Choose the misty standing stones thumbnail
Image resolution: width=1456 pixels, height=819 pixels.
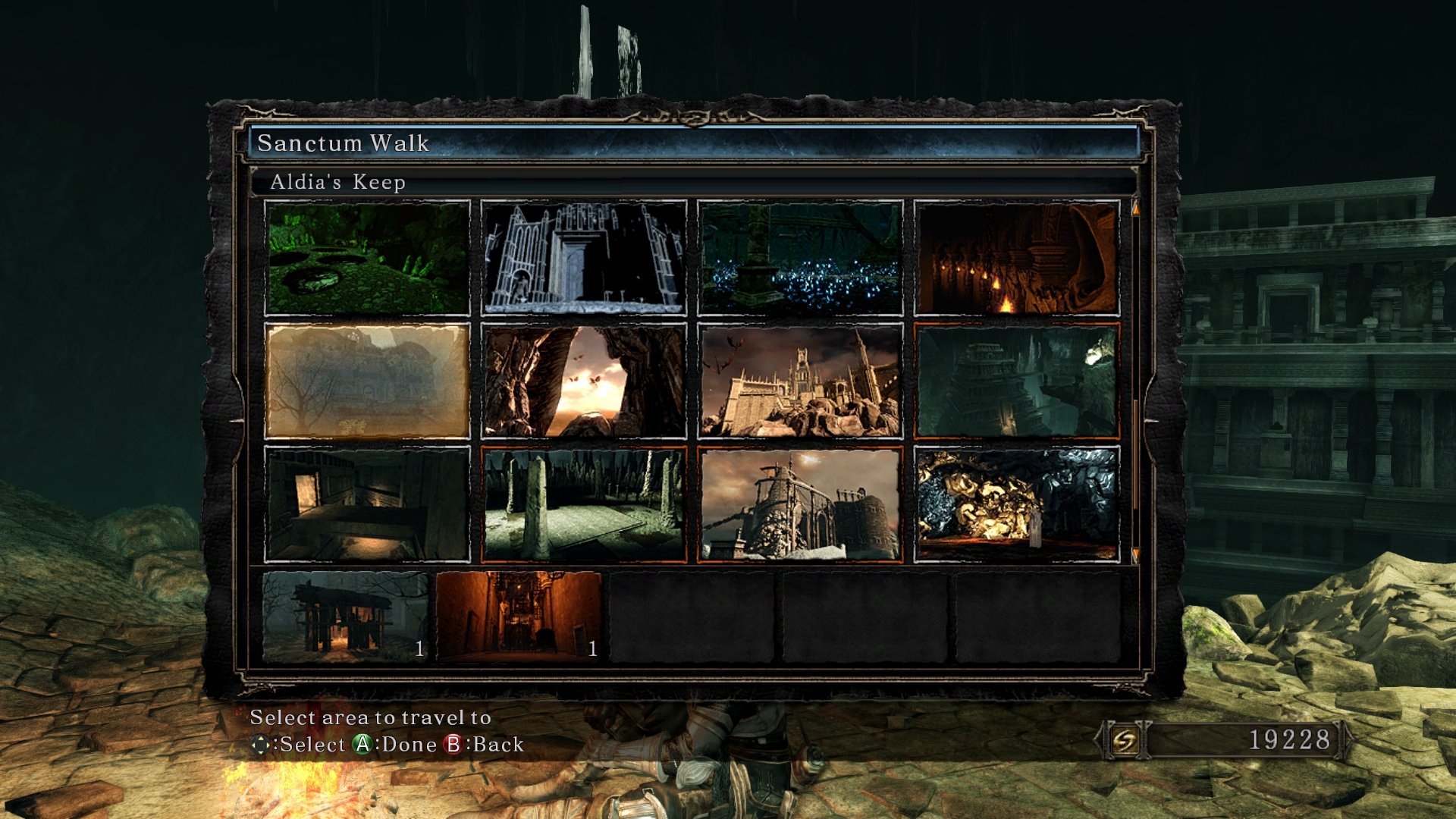tap(583, 504)
